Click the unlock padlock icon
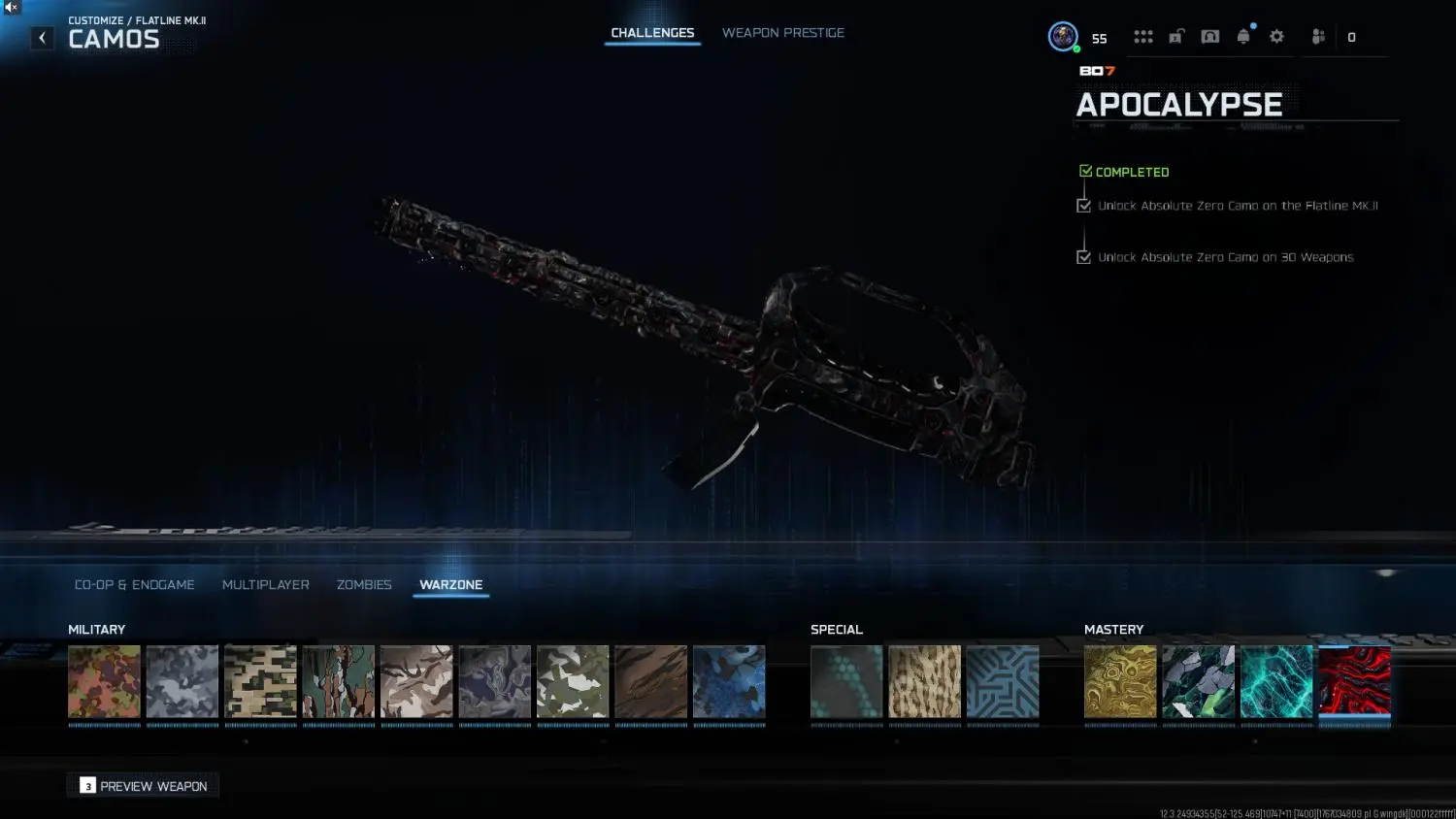 pos(1175,36)
